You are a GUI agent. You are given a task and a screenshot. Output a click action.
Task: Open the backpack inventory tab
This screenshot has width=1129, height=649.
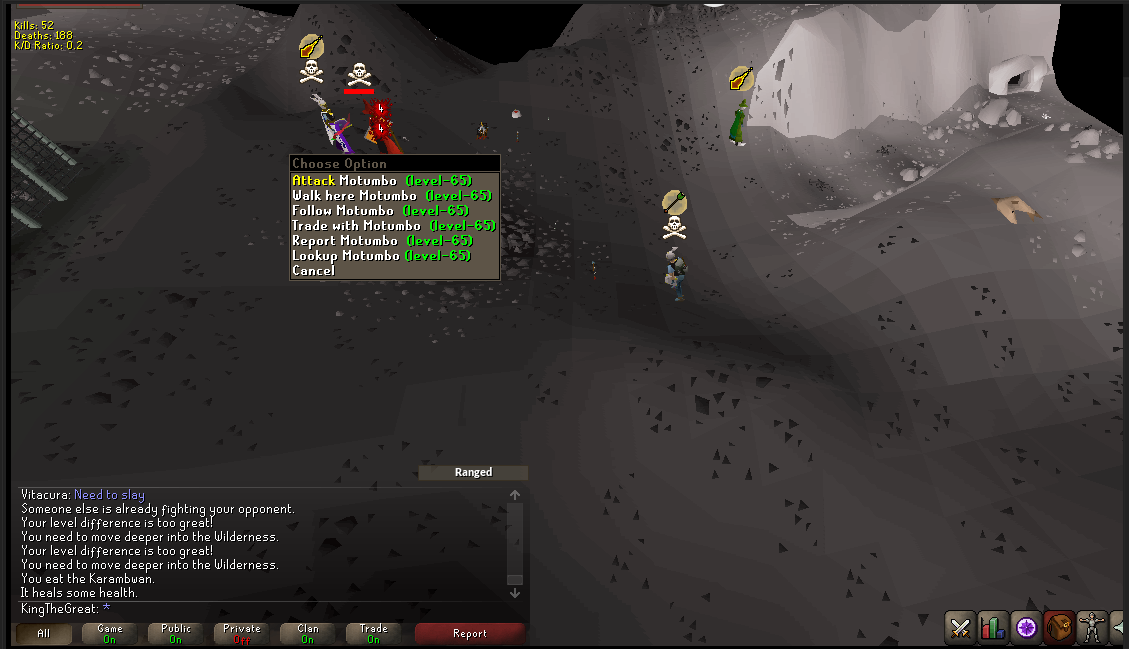(1060, 628)
